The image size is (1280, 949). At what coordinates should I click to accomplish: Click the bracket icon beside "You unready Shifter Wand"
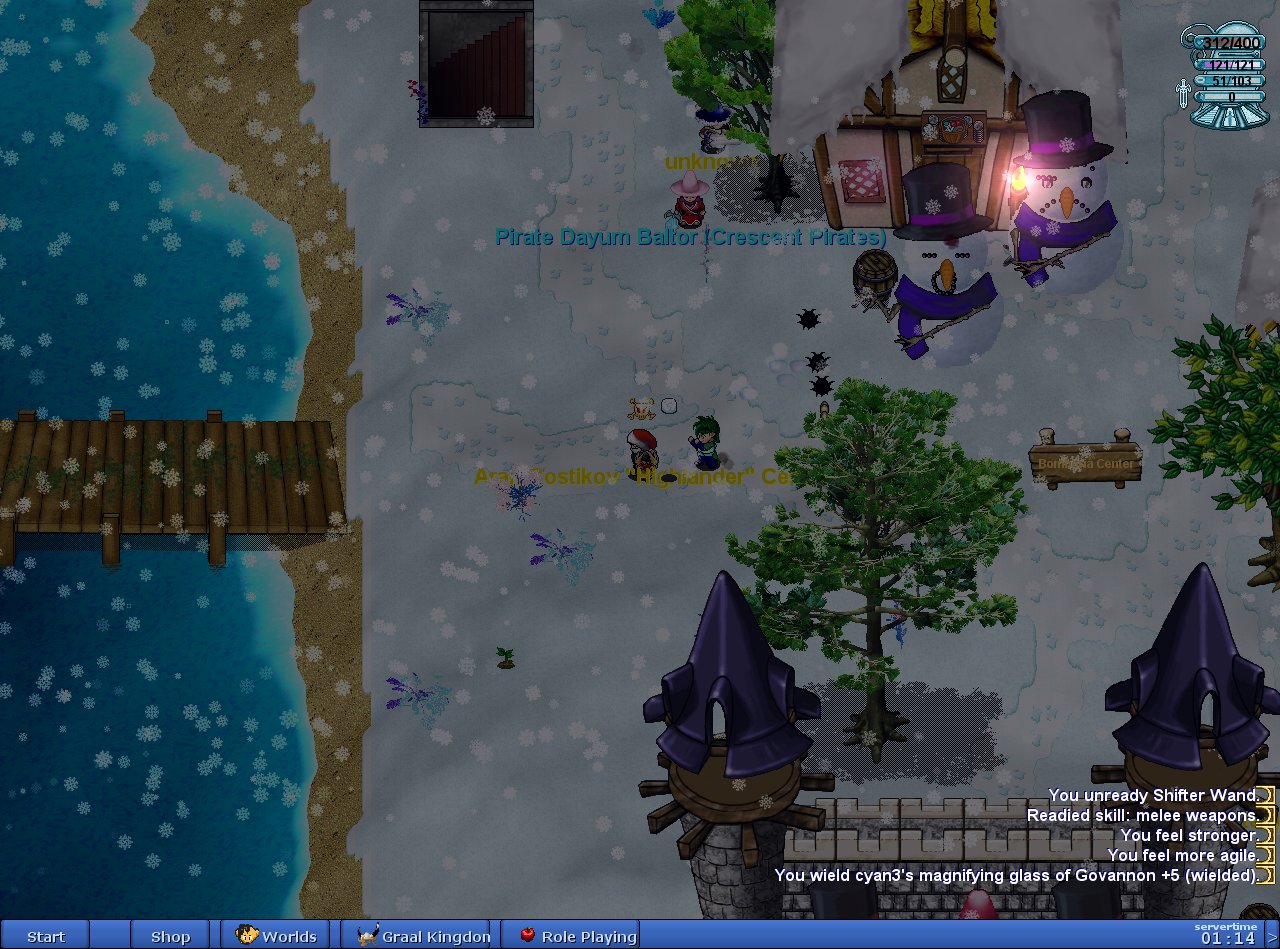pos(1266,795)
